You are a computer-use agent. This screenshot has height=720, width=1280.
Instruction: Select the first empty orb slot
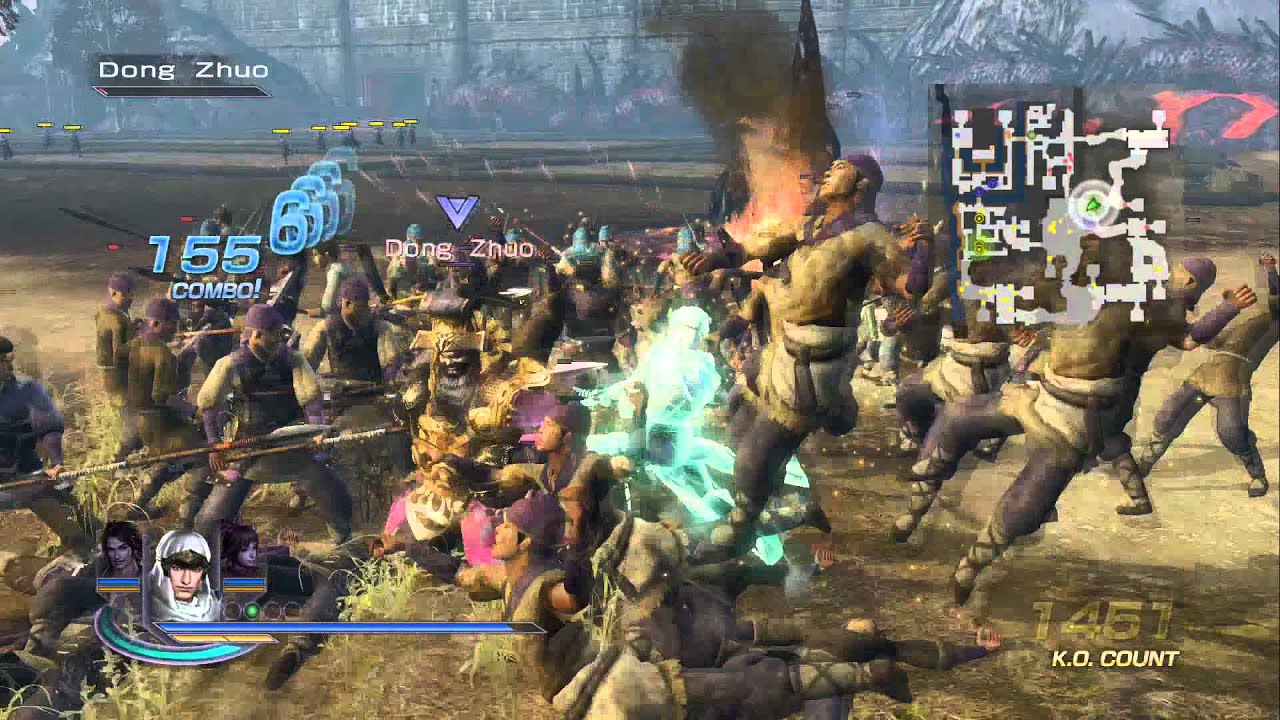pyautogui.click(x=233, y=610)
